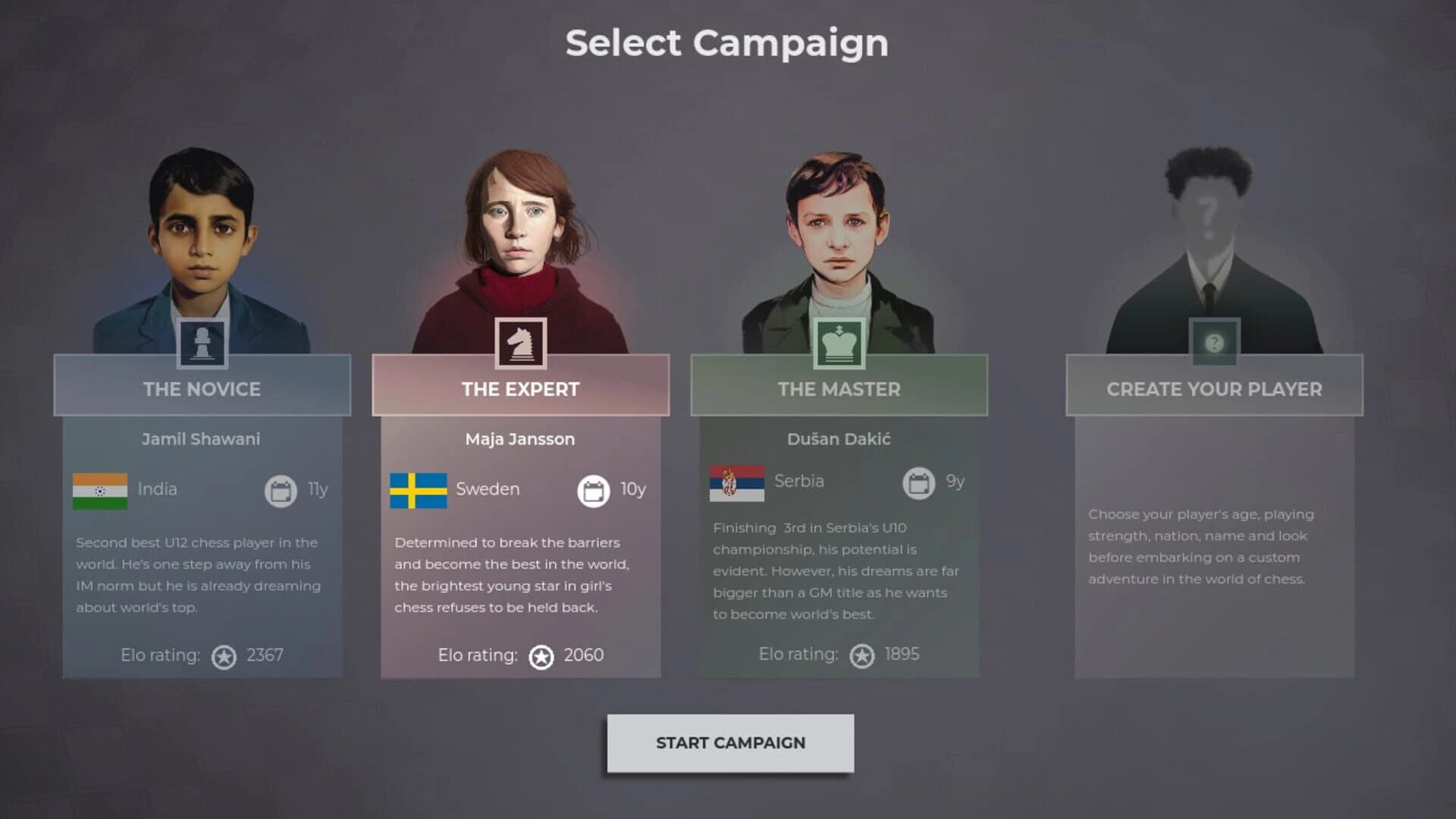
Task: Click Jamil Shawani's portrait
Action: (x=202, y=227)
